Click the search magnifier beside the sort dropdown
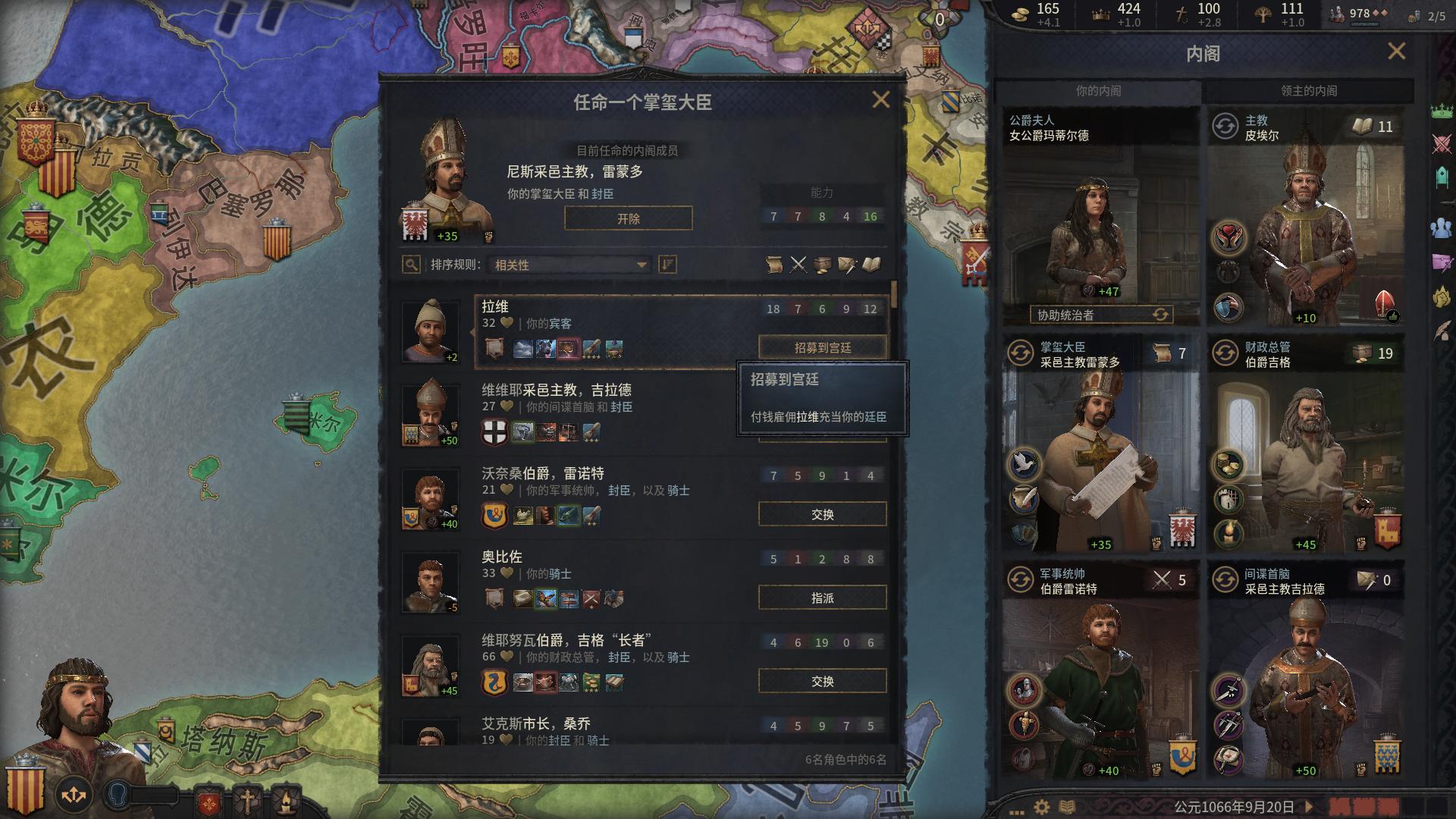This screenshot has height=819, width=1456. (410, 265)
